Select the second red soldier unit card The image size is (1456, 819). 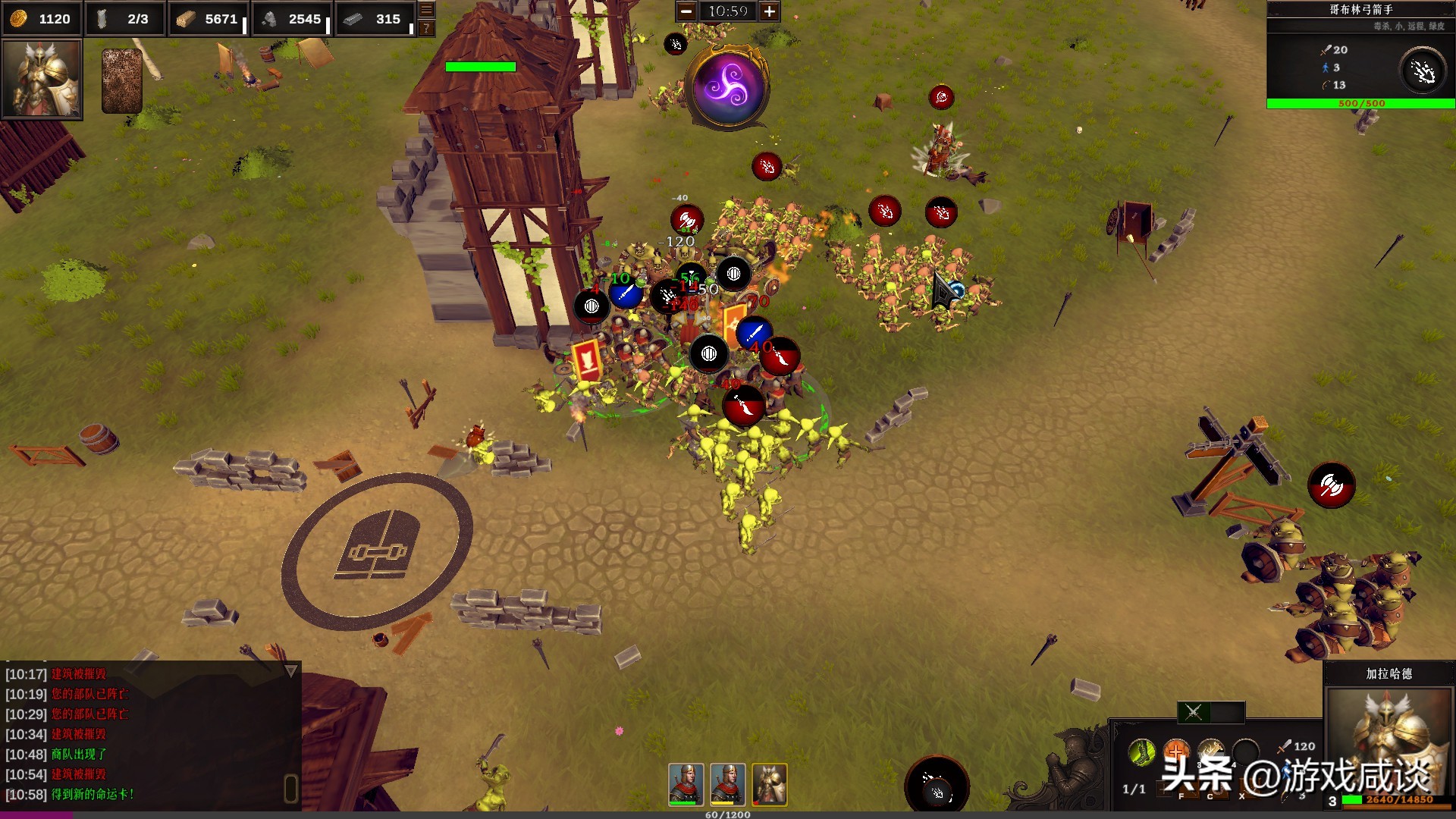[727, 784]
